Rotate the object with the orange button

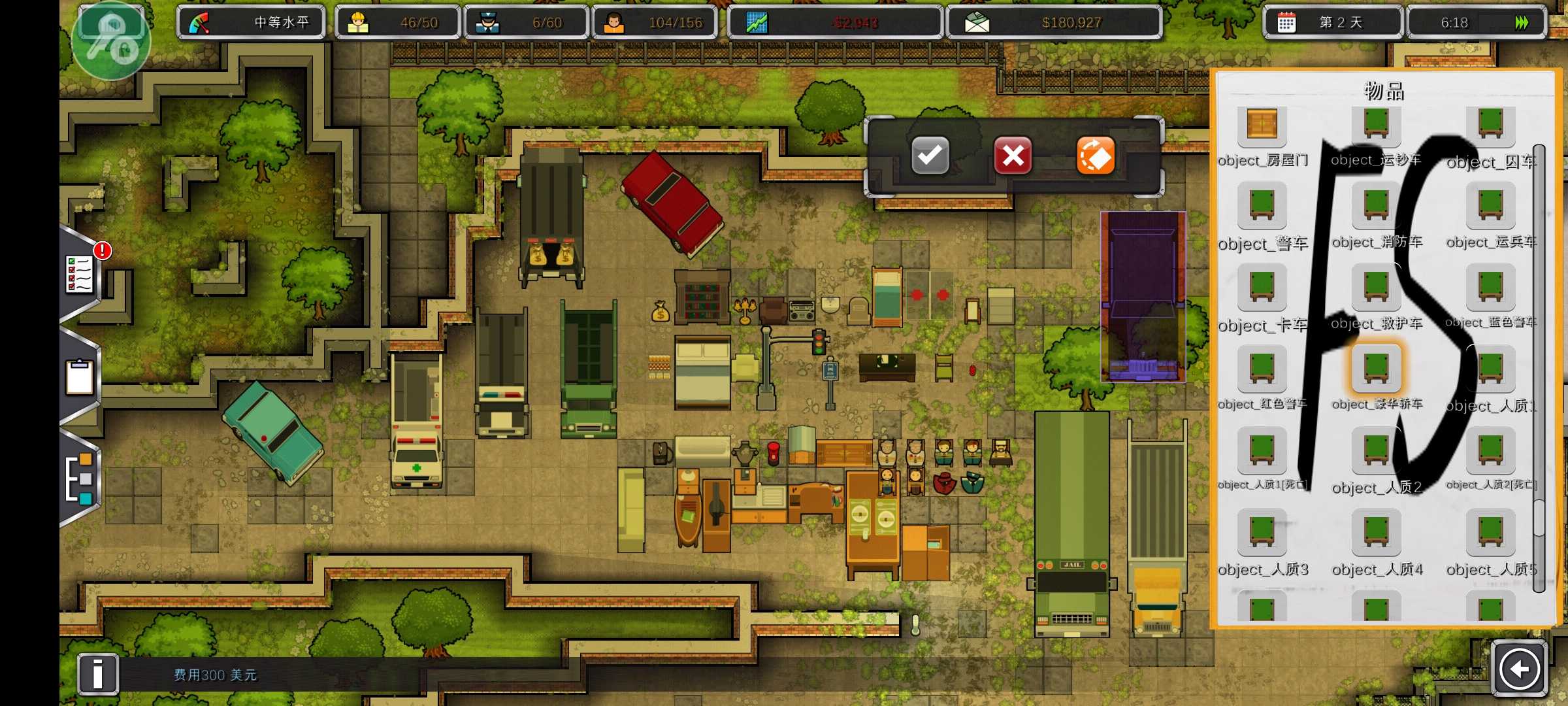(x=1095, y=156)
